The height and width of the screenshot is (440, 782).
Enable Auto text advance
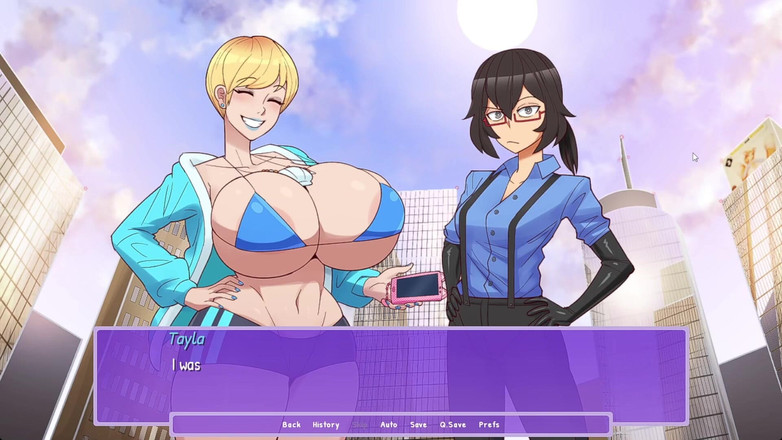coord(388,425)
